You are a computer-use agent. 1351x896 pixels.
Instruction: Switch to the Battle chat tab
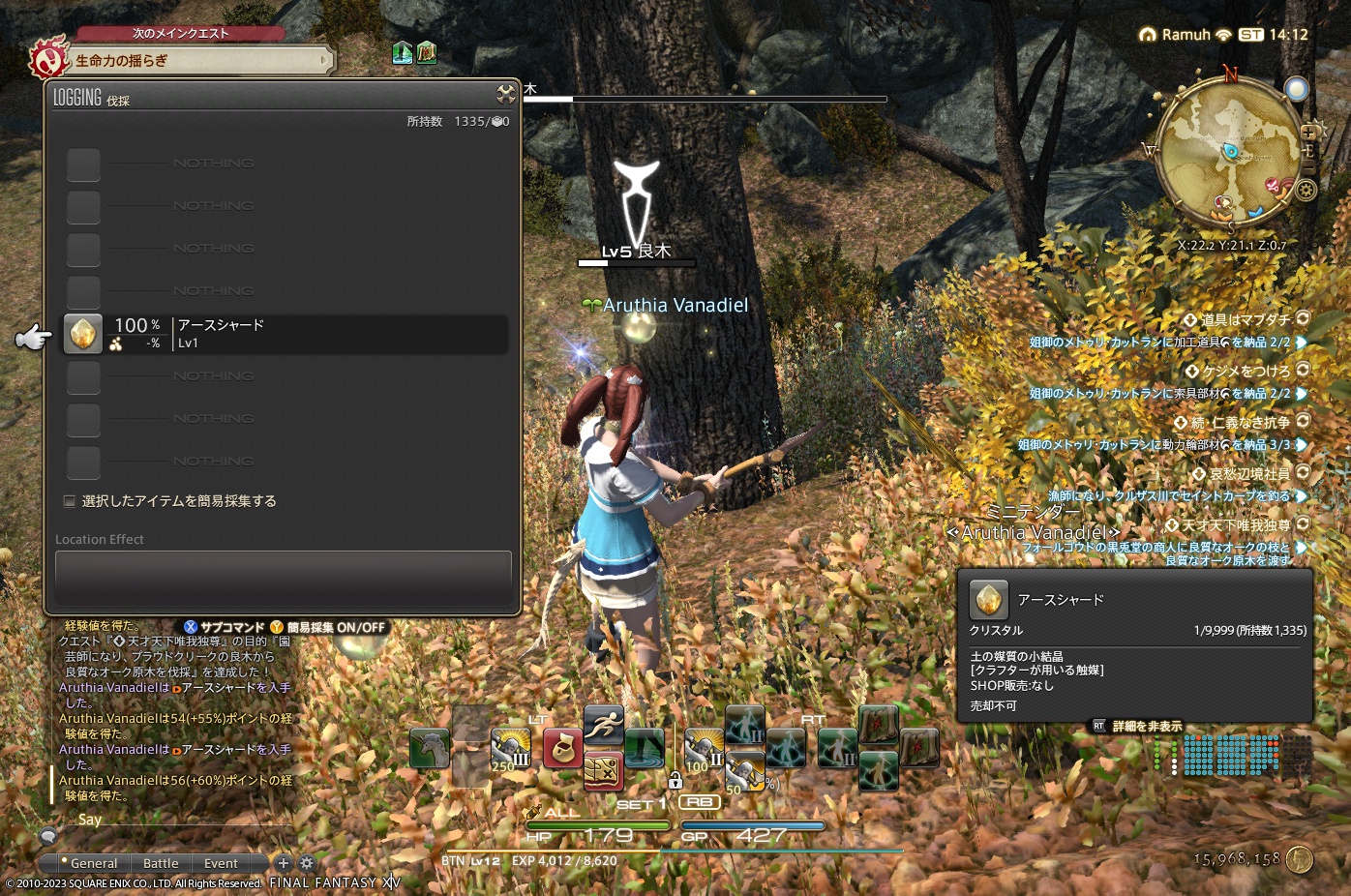[x=161, y=862]
